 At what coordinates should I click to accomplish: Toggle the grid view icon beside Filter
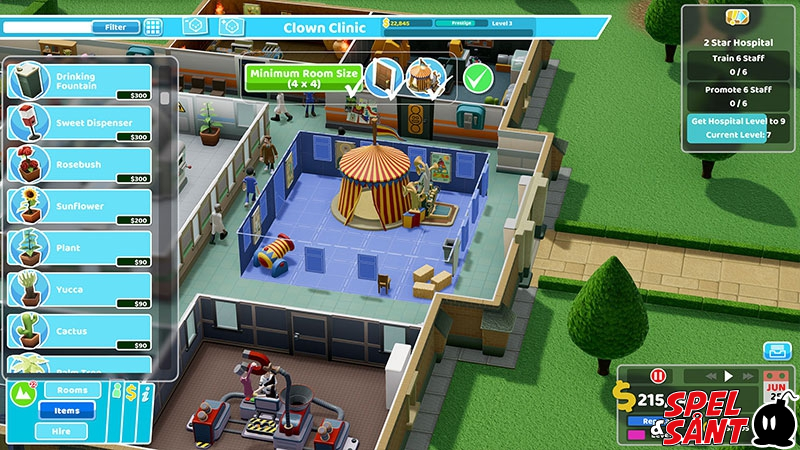153,27
